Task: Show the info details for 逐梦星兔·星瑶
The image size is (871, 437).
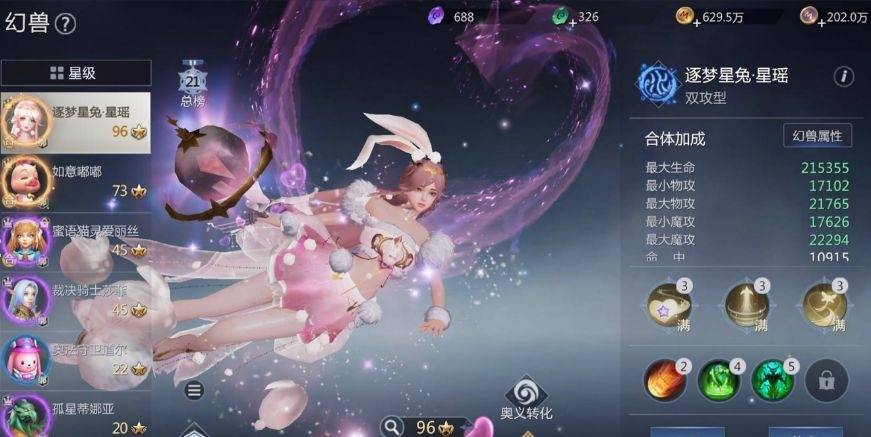Action: 843,77
